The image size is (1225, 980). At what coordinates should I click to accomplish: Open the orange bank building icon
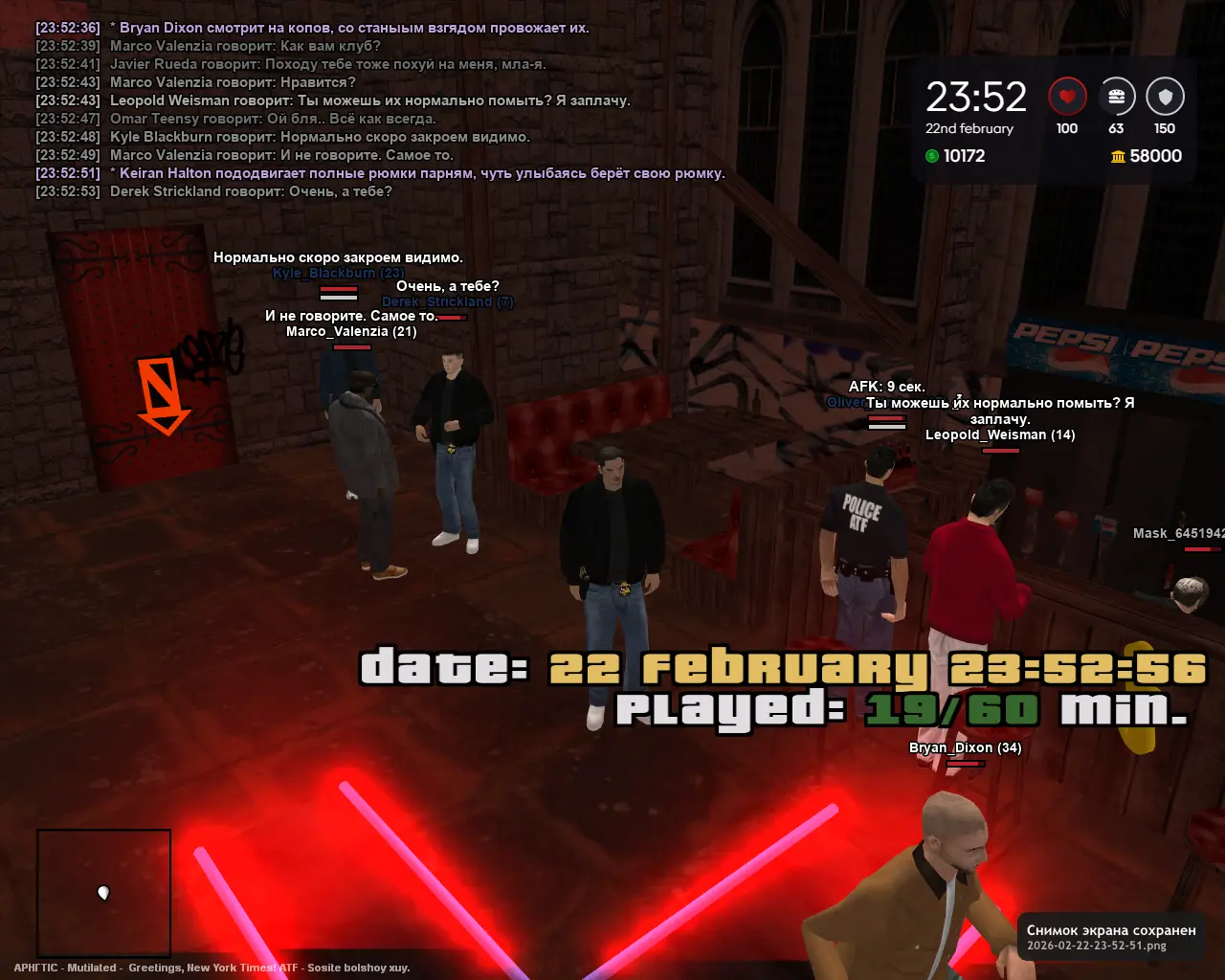[1118, 156]
